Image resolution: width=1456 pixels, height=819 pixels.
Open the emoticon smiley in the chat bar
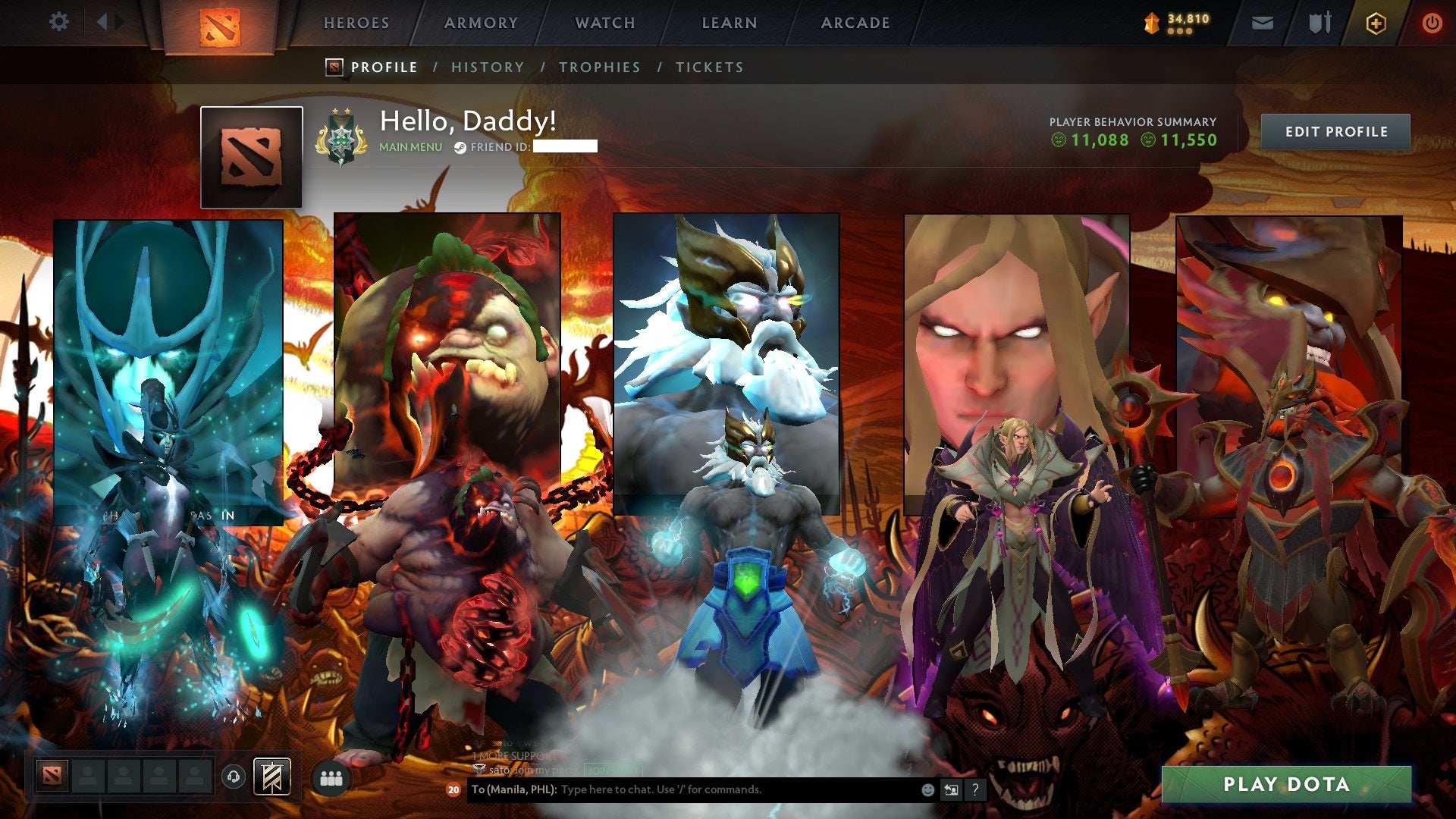pyautogui.click(x=927, y=789)
